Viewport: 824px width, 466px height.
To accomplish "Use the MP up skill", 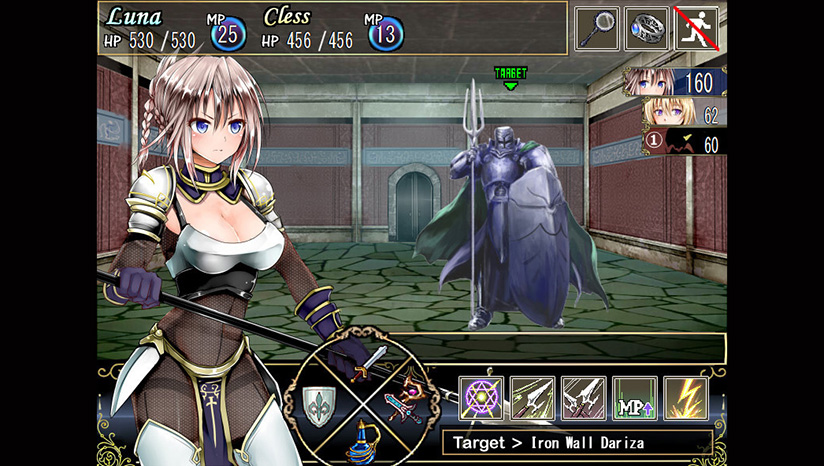I will click(634, 398).
